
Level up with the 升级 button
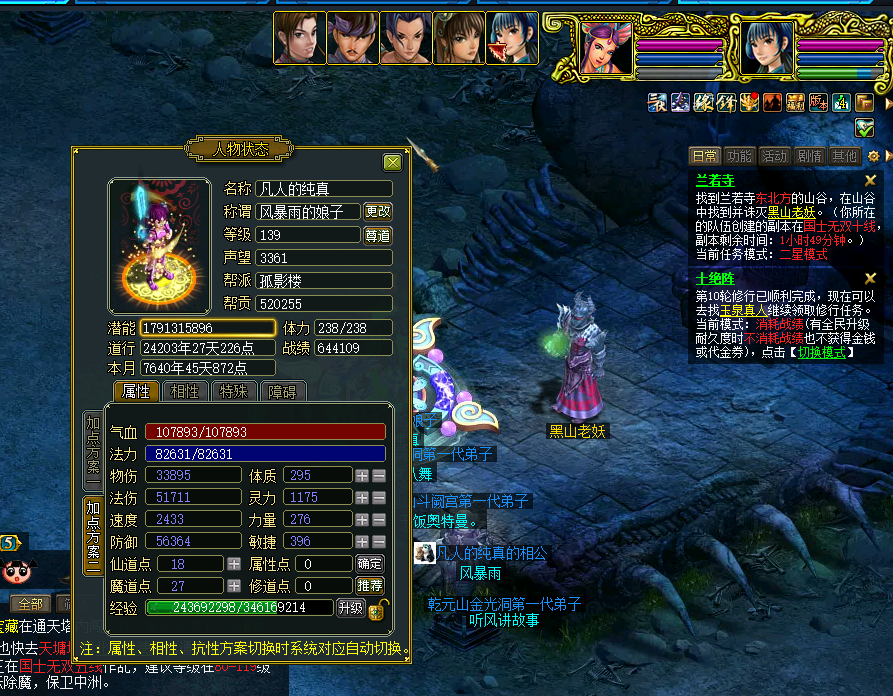point(350,608)
